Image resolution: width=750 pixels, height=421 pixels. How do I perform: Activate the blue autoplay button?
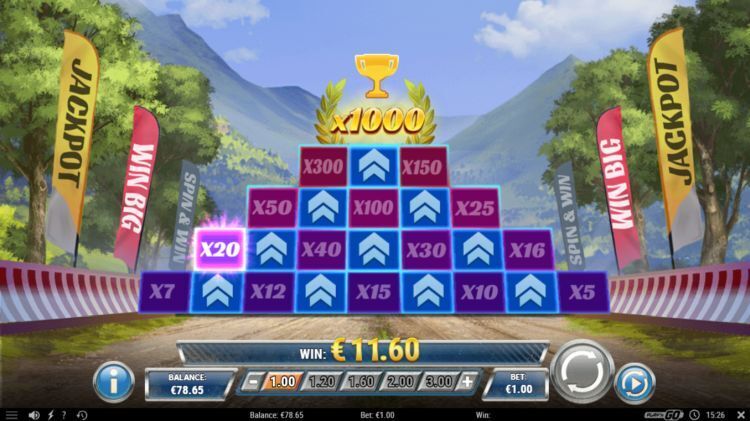pos(634,382)
